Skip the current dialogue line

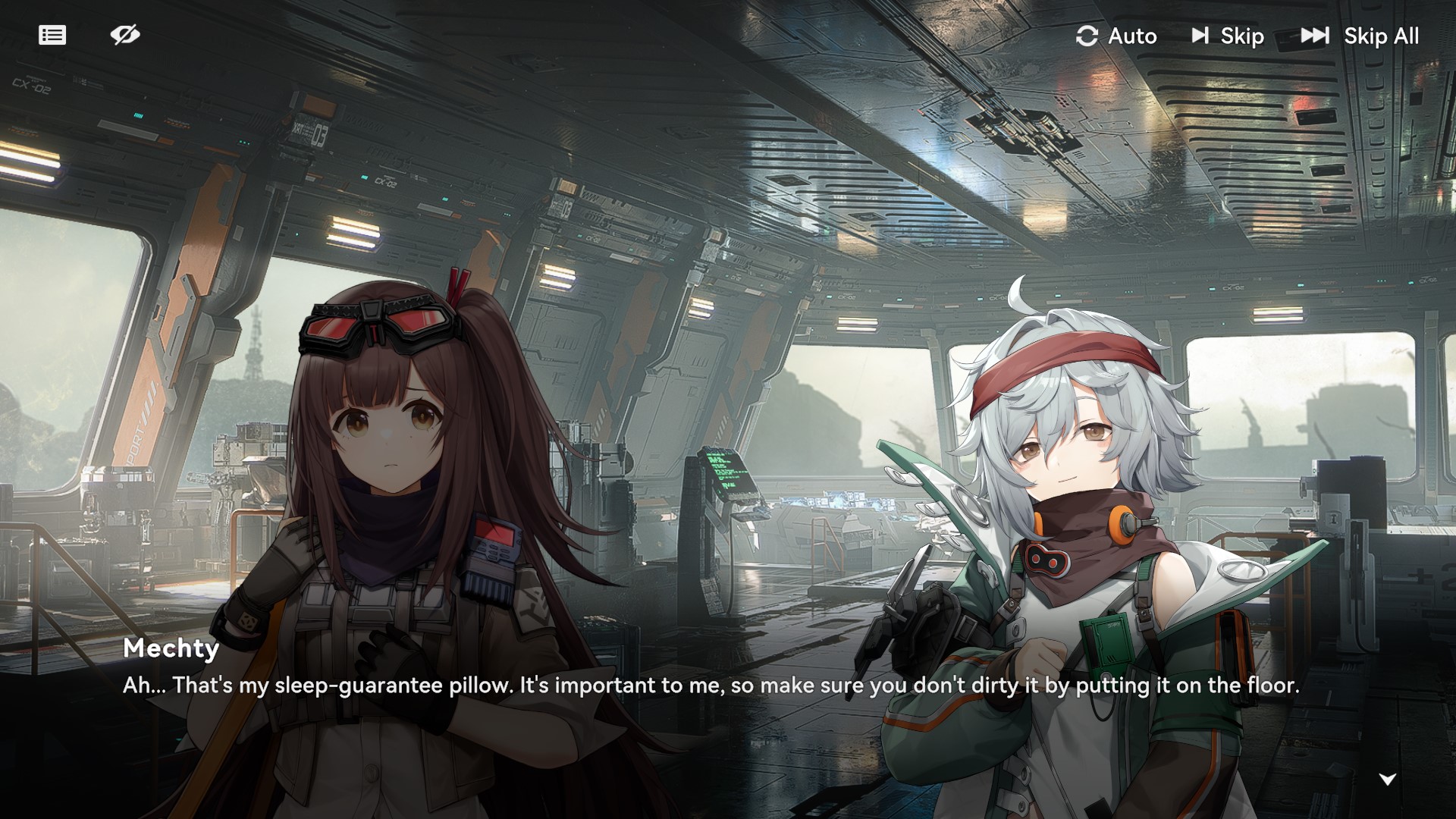(1228, 36)
